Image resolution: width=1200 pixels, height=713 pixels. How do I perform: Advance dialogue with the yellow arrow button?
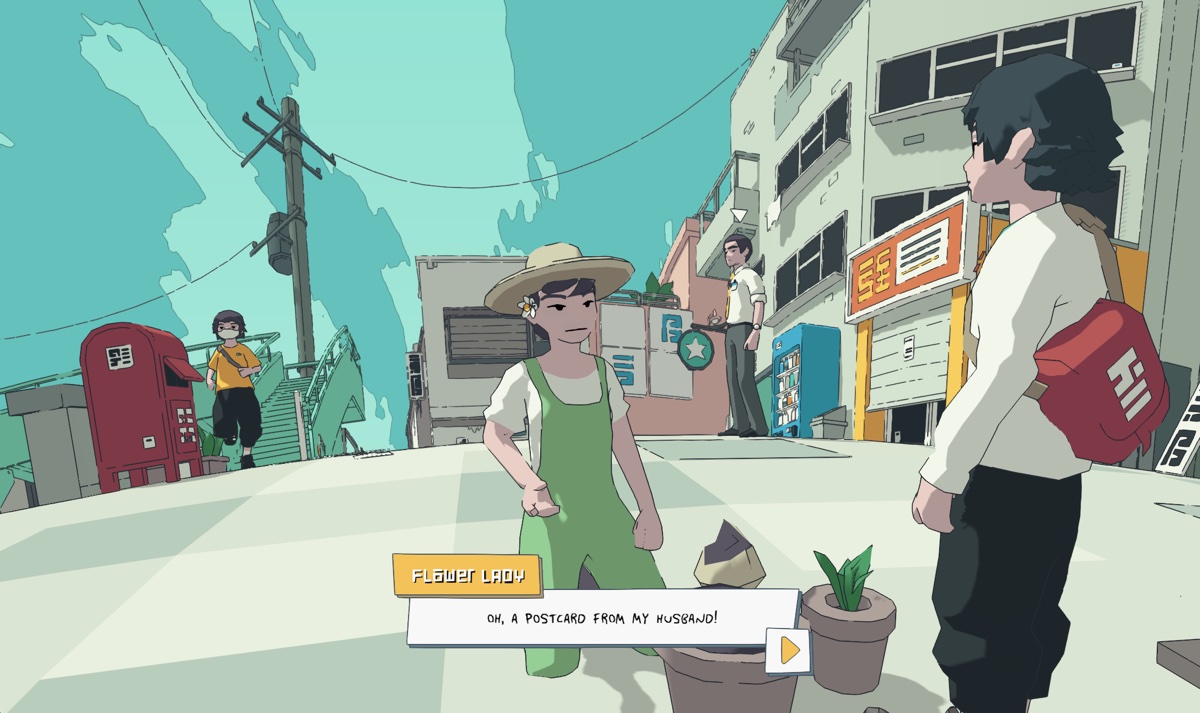coord(789,651)
